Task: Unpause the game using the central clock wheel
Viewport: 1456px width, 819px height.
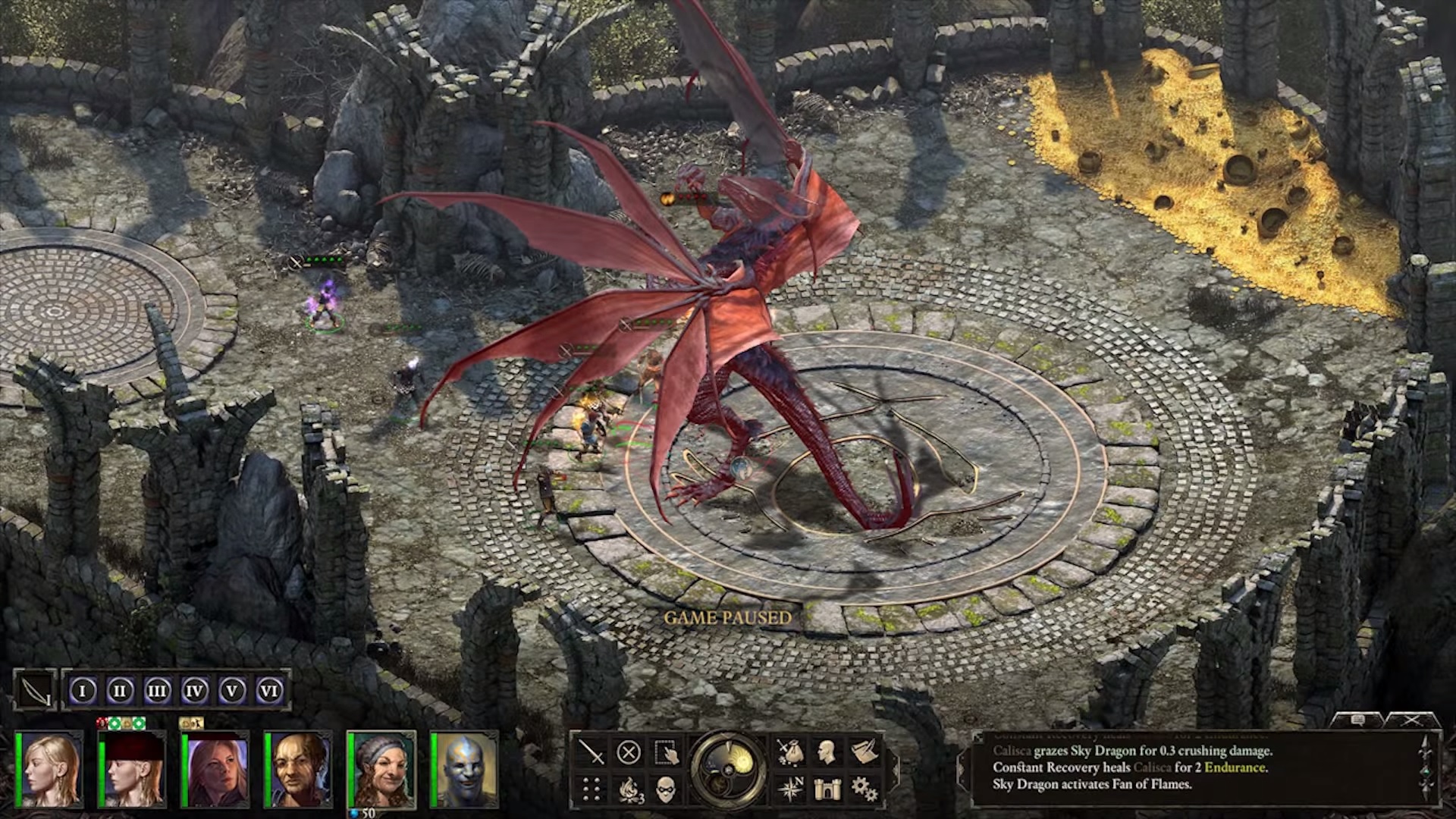Action: [x=728, y=770]
